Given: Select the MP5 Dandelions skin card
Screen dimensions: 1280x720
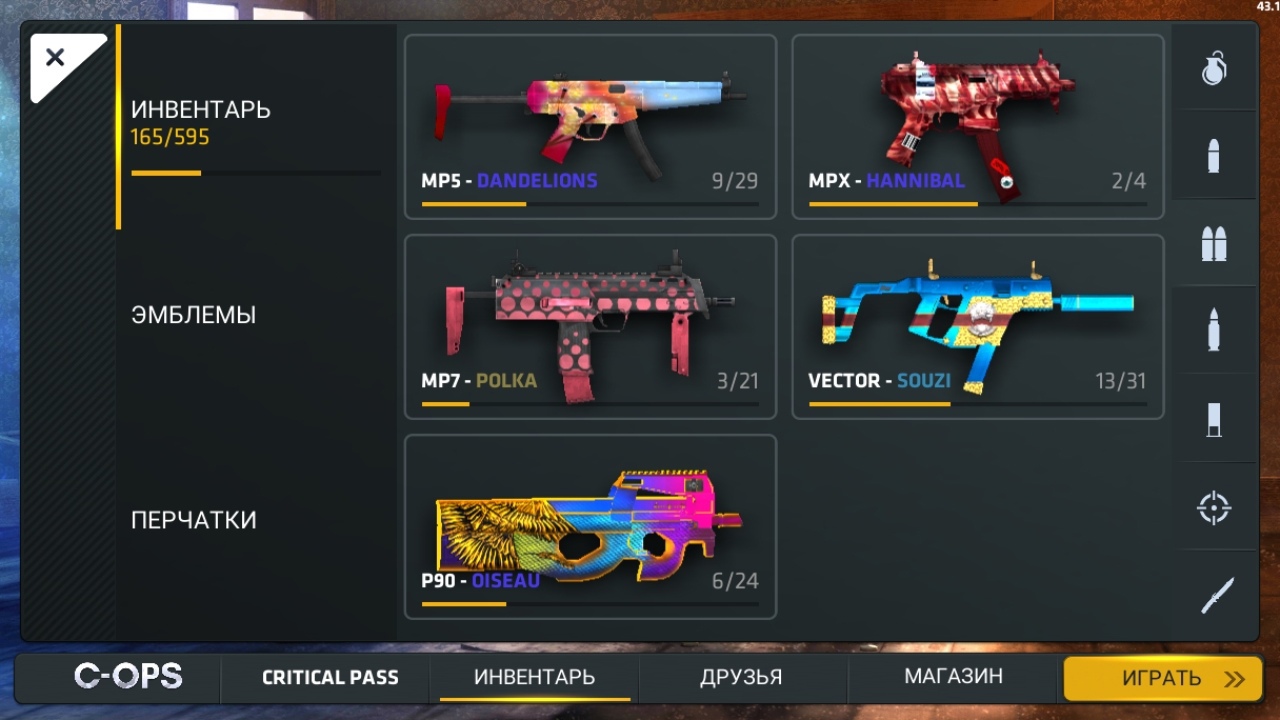Looking at the screenshot, I should [590, 127].
